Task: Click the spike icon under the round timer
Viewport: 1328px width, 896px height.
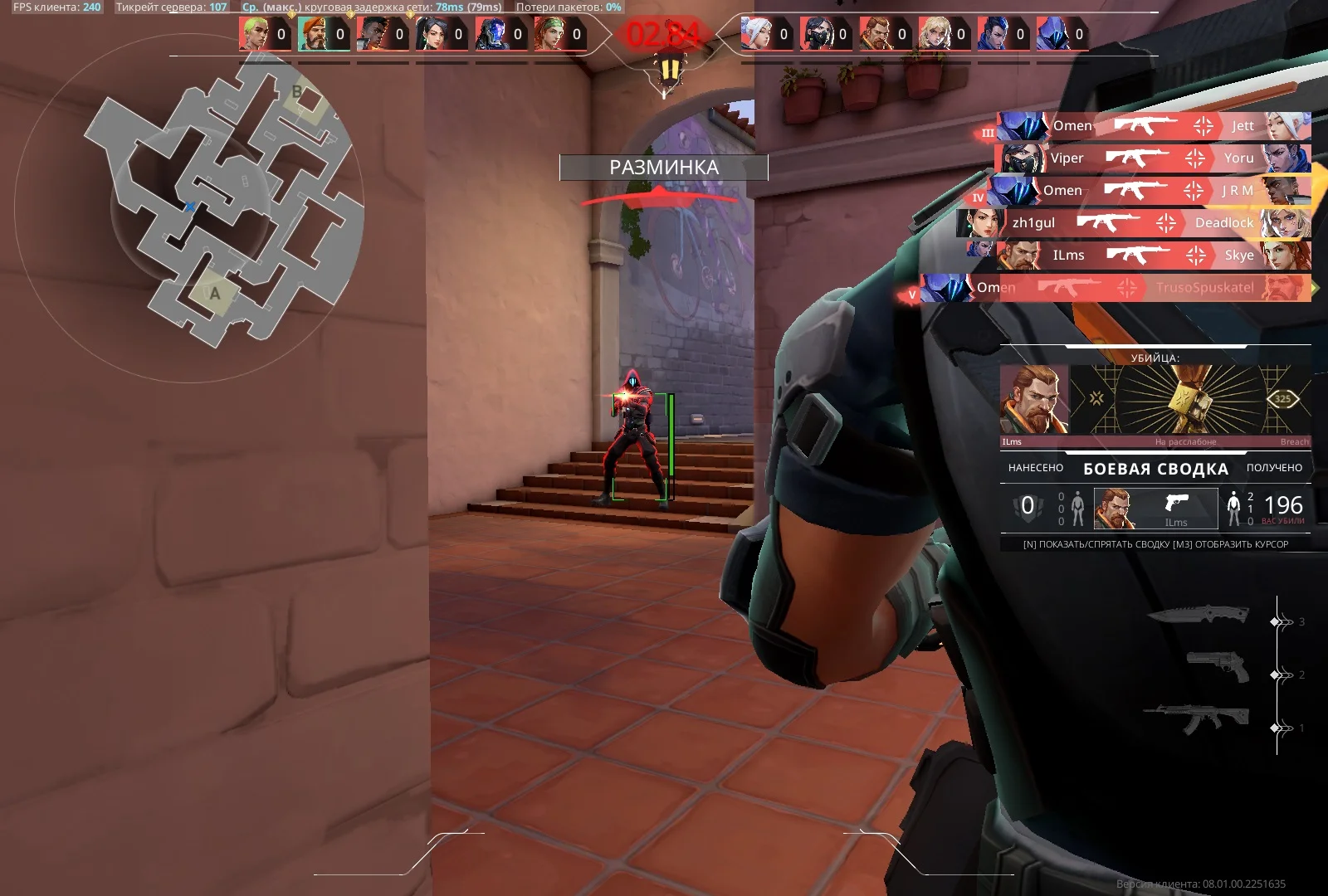Action: coord(669,68)
